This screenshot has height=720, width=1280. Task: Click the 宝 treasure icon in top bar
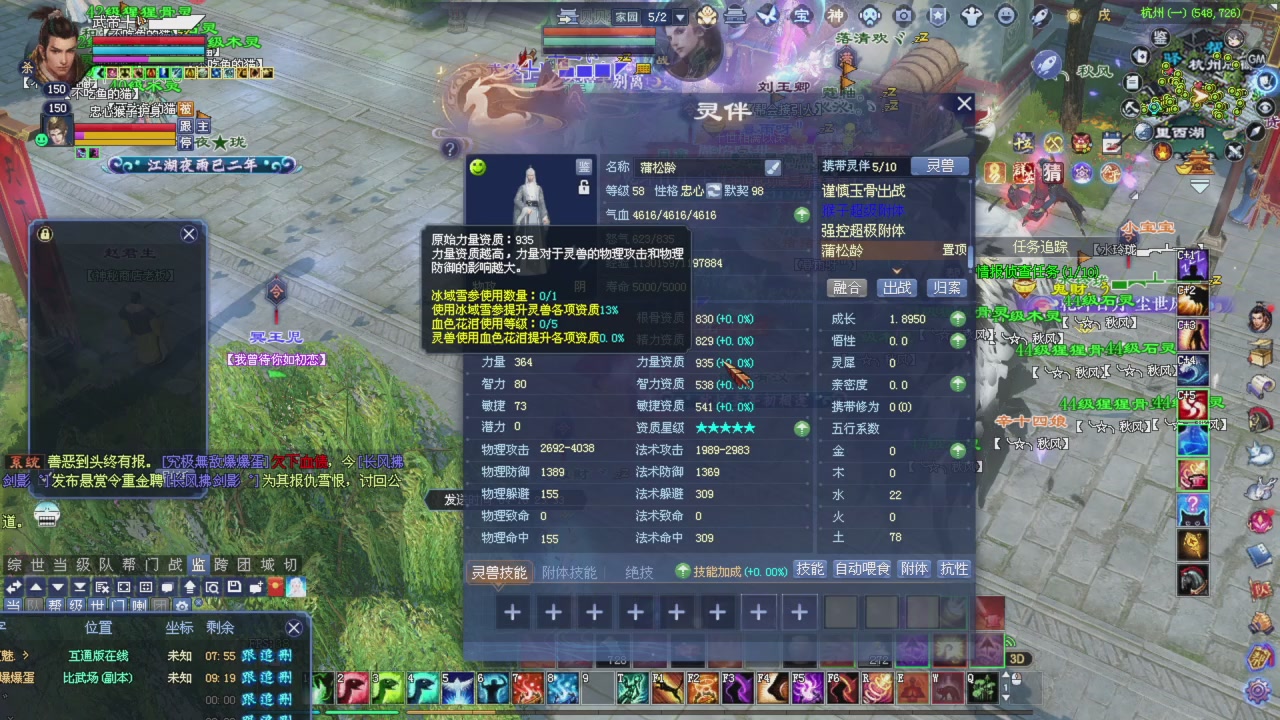tap(802, 15)
